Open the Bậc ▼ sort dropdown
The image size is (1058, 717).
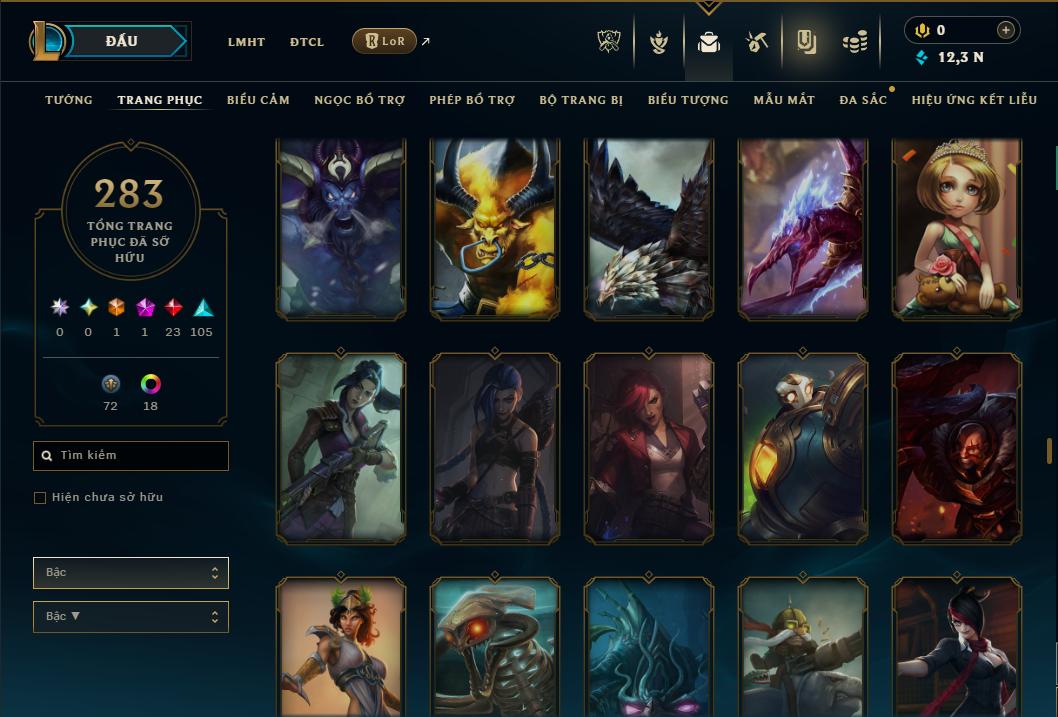tap(131, 617)
